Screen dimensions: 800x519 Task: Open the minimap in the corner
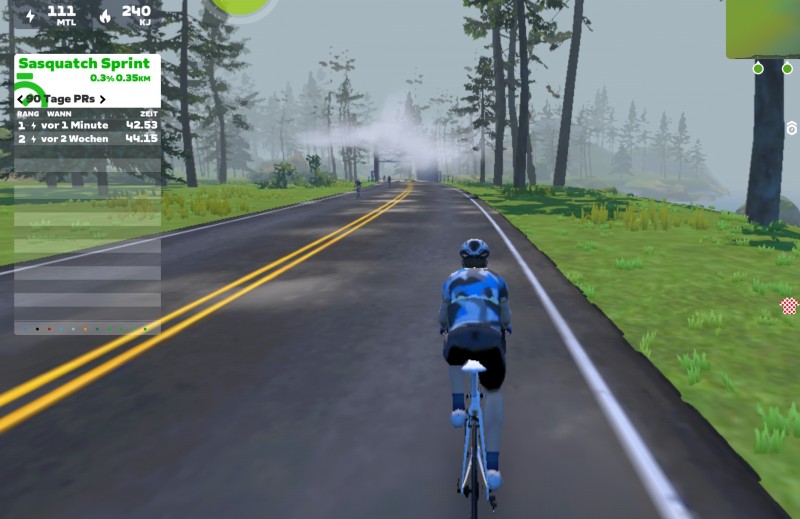click(764, 28)
